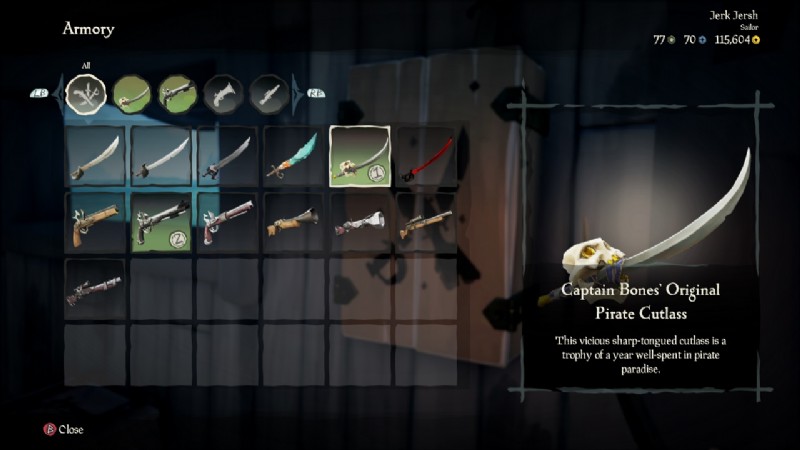Pick the golden rifle with scope
800x450 pixels.
(x=425, y=221)
